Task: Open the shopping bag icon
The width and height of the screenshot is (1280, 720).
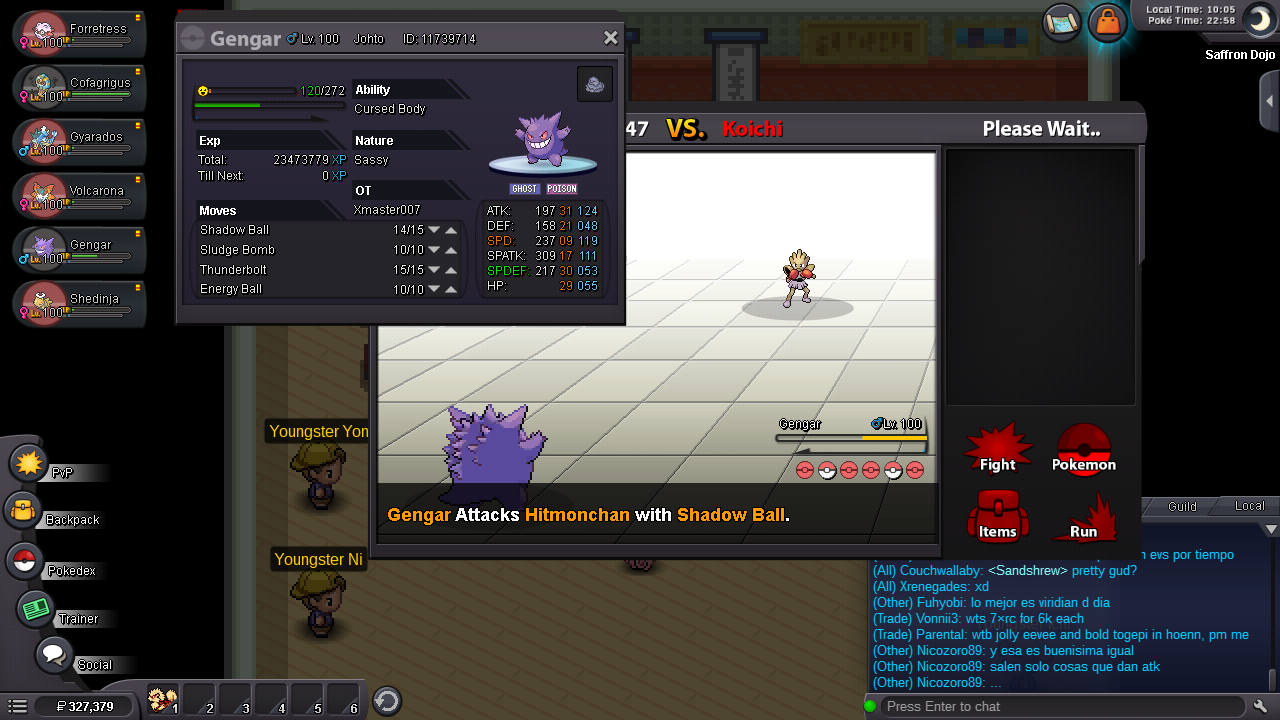Action: click(x=1107, y=21)
